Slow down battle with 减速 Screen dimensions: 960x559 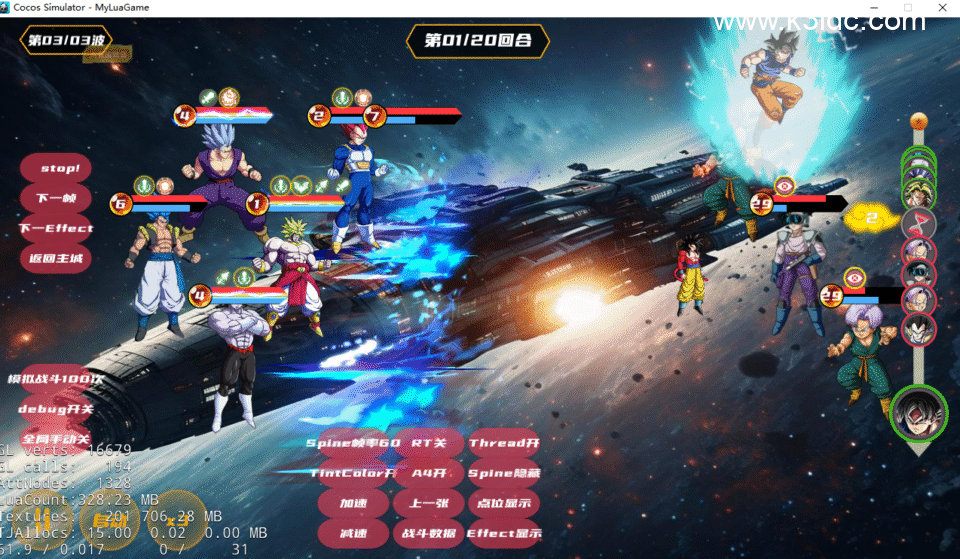(x=353, y=533)
